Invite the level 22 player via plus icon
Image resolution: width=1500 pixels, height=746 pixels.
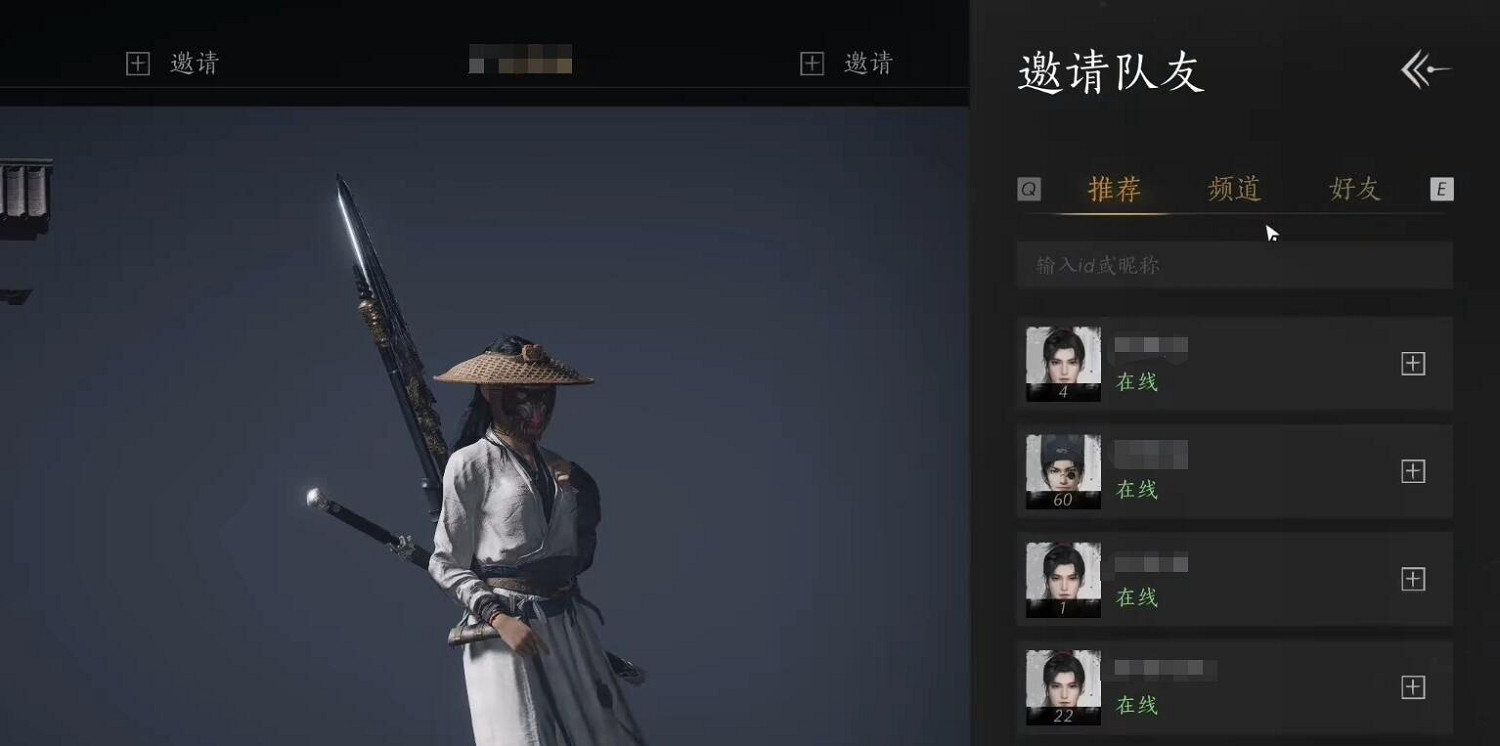coord(1414,688)
